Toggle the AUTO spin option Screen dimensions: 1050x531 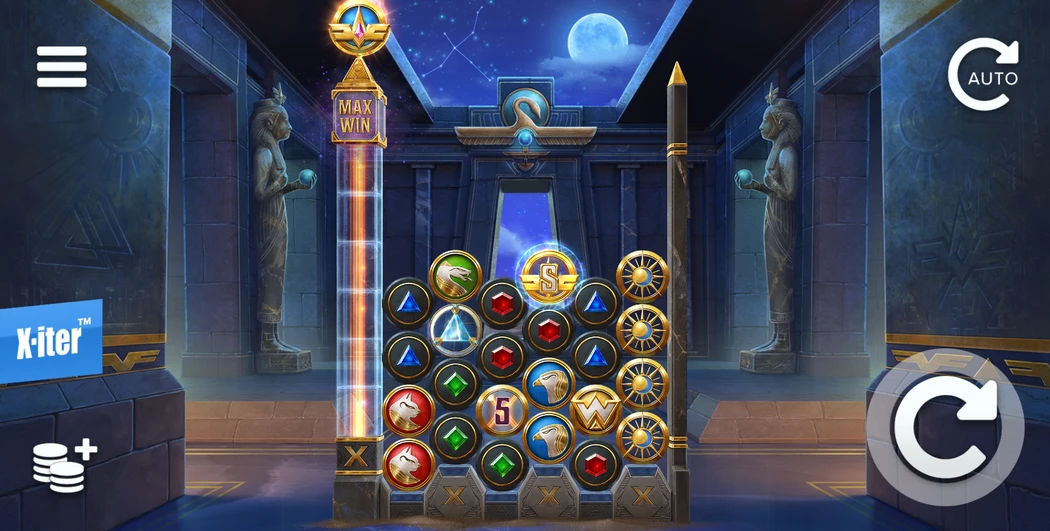click(983, 74)
